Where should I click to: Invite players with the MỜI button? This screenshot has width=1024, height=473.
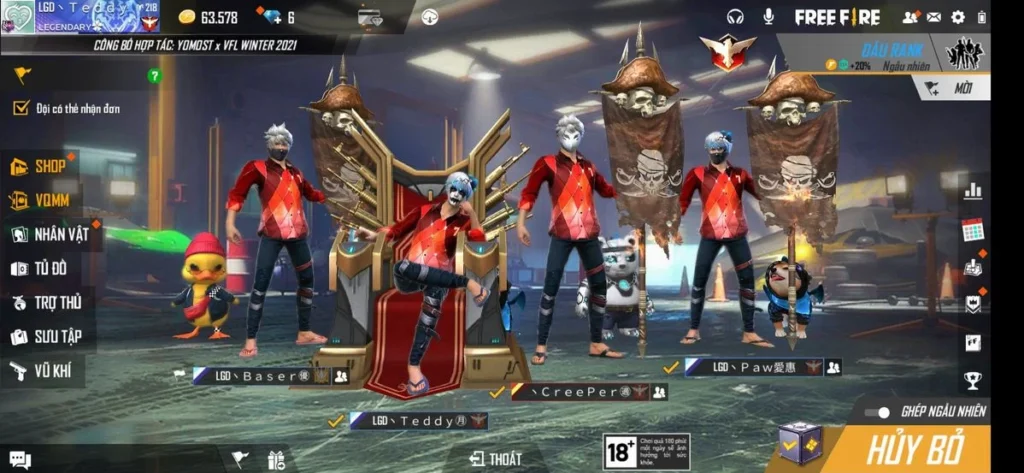coord(953,88)
